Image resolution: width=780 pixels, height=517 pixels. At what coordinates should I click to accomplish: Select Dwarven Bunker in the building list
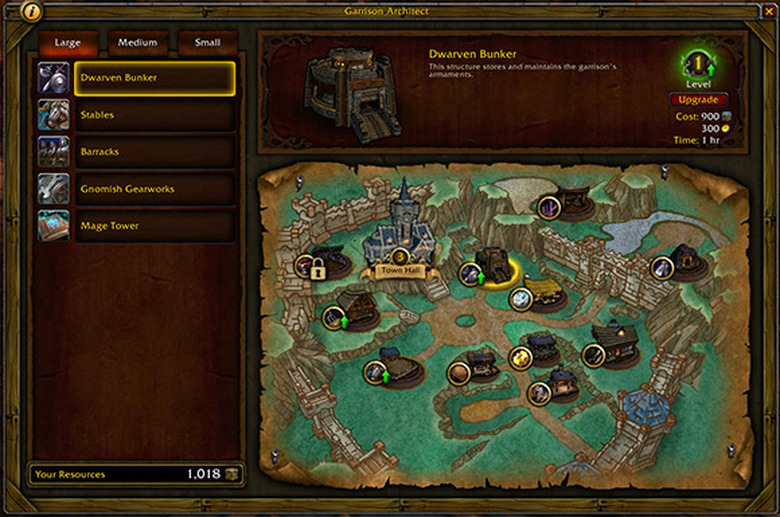pyautogui.click(x=154, y=78)
